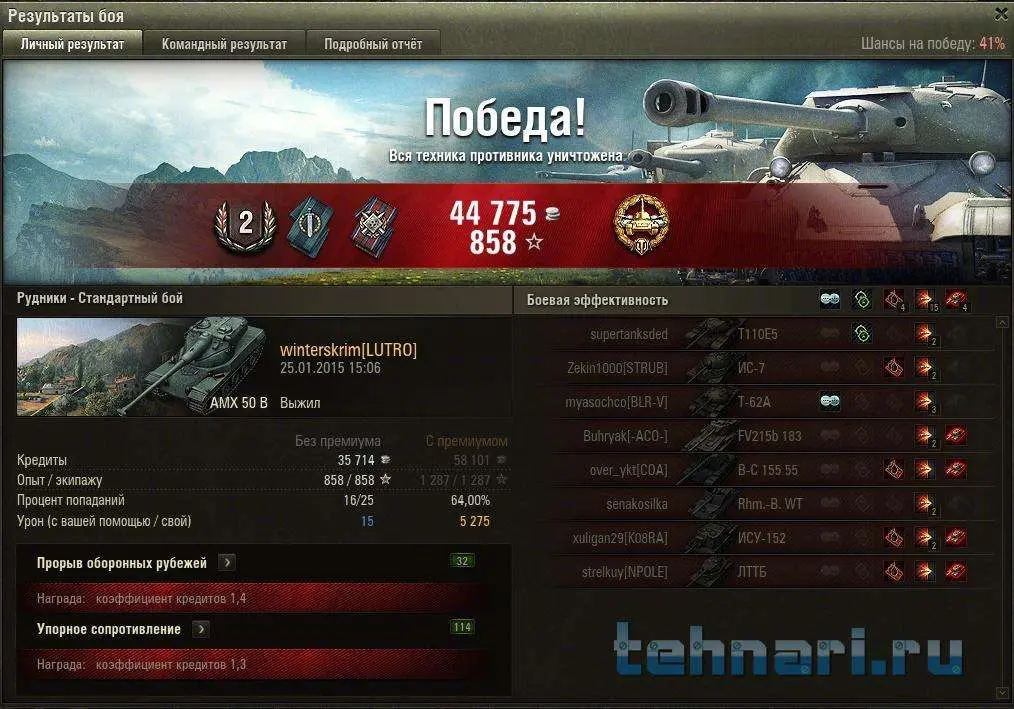The width and height of the screenshot is (1014, 709).
Task: Select the xuligan29 ИСУ-152 row
Action: point(760,538)
